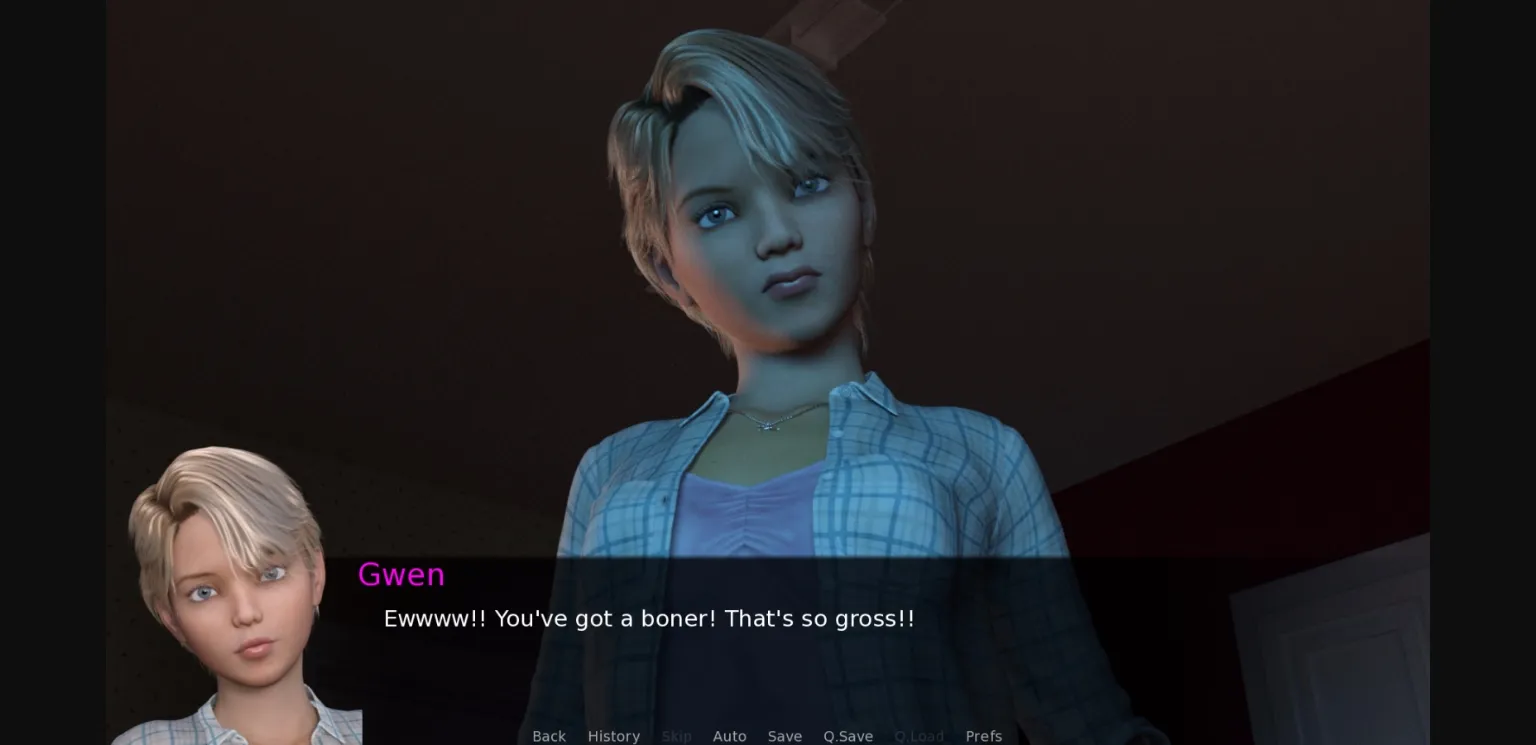Viewport: 1536px width, 745px height.
Task: Open the Prefs settings menu
Action: coord(983,736)
